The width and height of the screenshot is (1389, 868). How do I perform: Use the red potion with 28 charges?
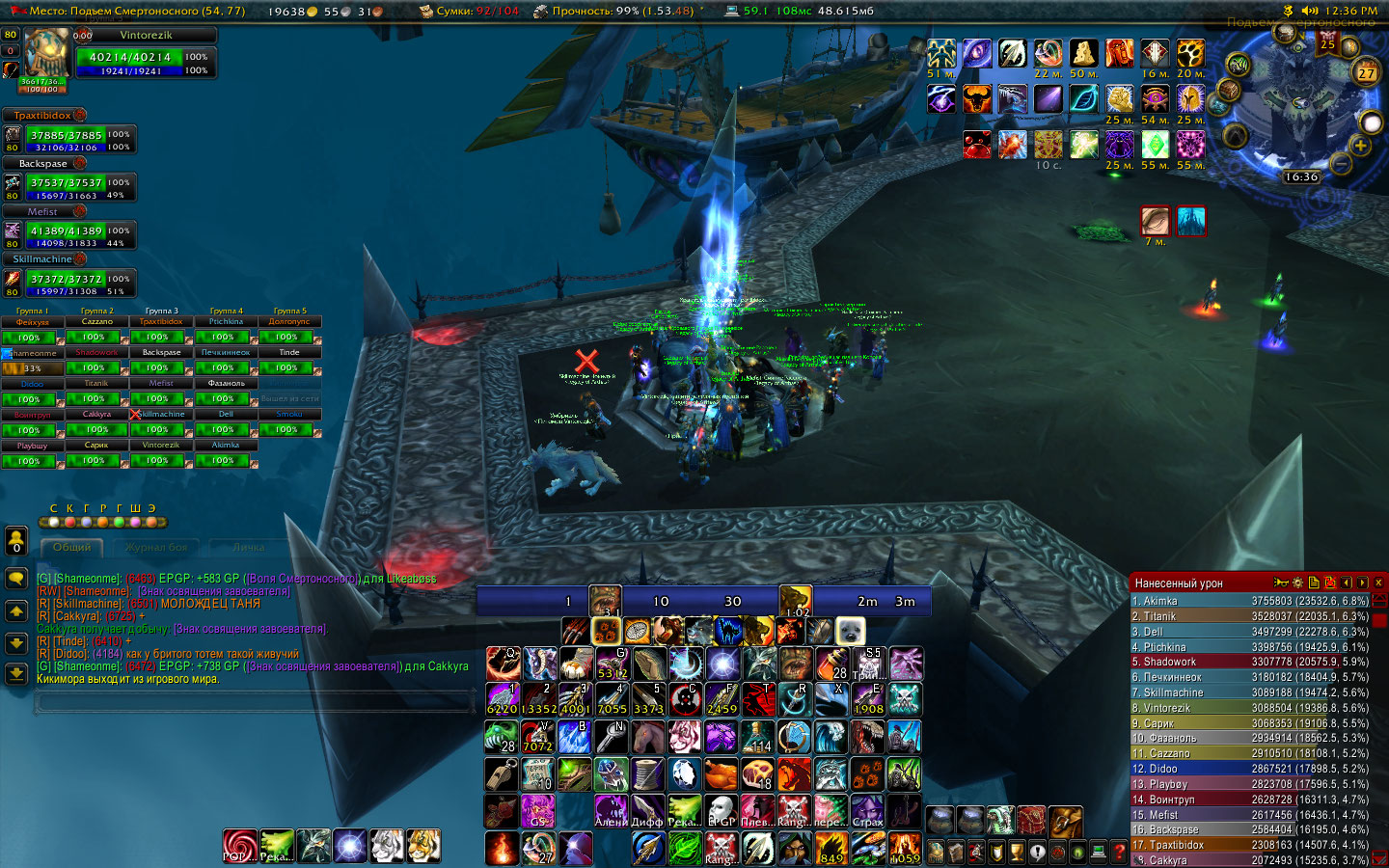click(x=832, y=664)
